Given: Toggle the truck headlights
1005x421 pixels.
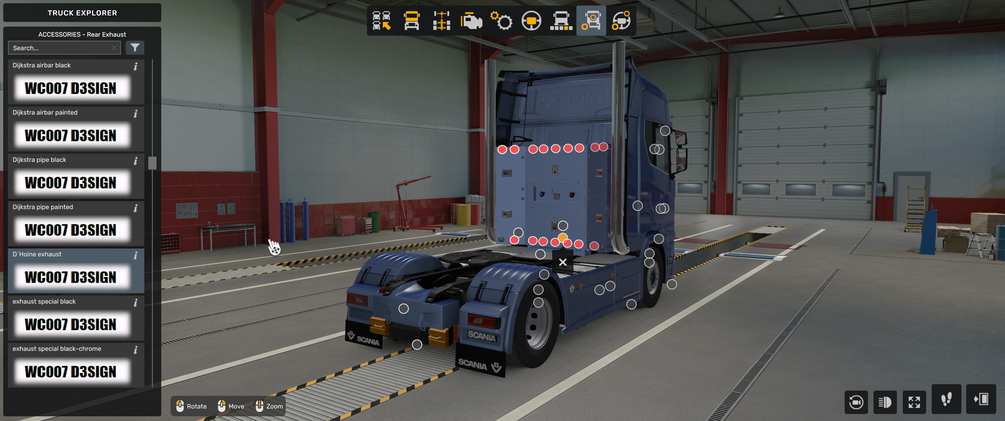Looking at the screenshot, I should [x=884, y=401].
